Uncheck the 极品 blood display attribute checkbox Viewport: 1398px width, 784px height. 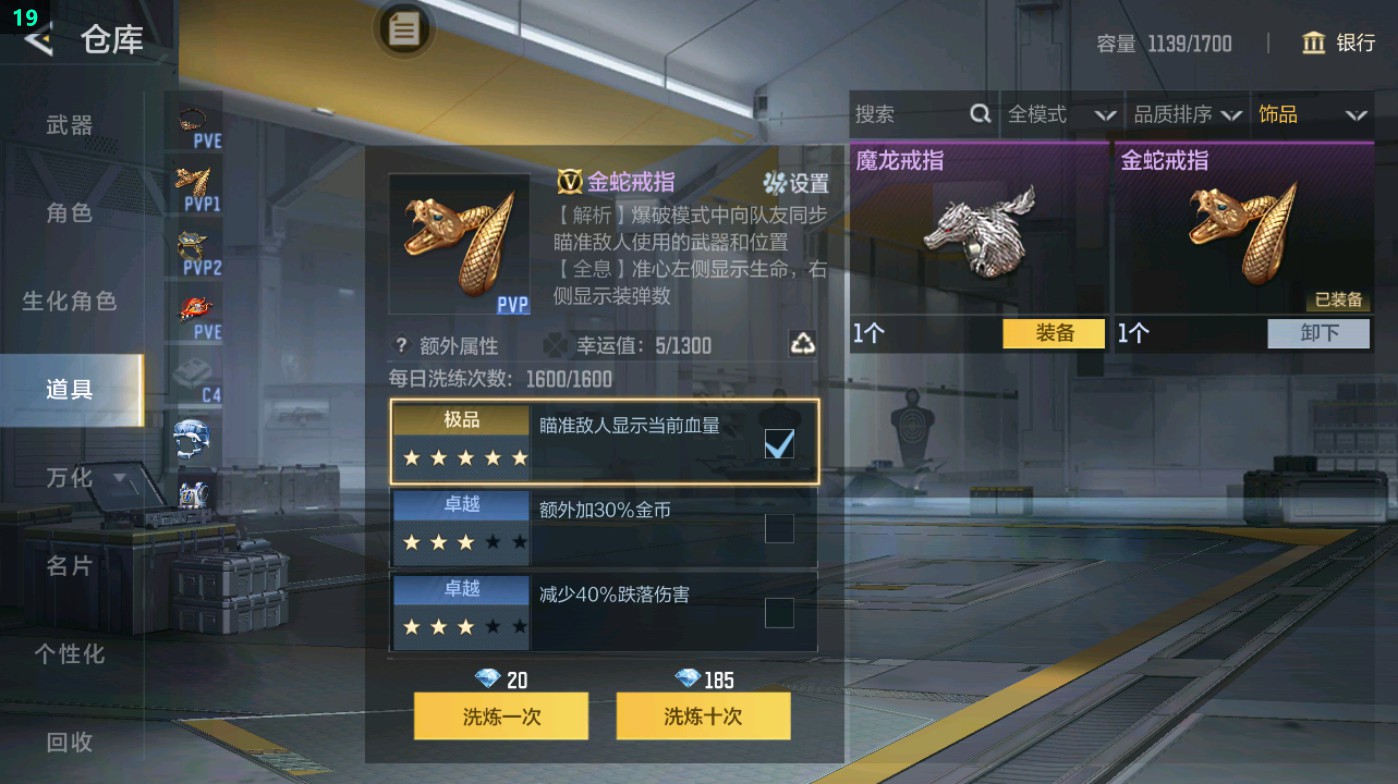pyautogui.click(x=779, y=442)
